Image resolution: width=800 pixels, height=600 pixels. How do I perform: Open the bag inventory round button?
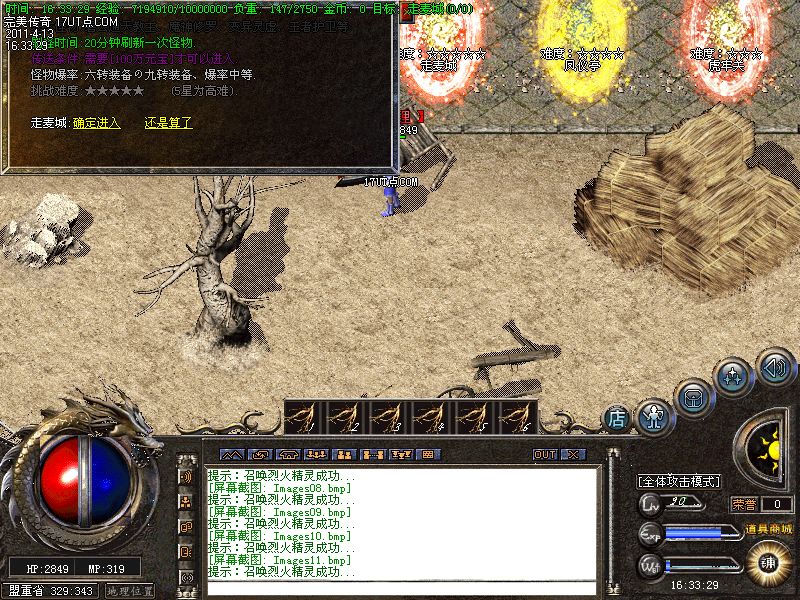(x=692, y=397)
